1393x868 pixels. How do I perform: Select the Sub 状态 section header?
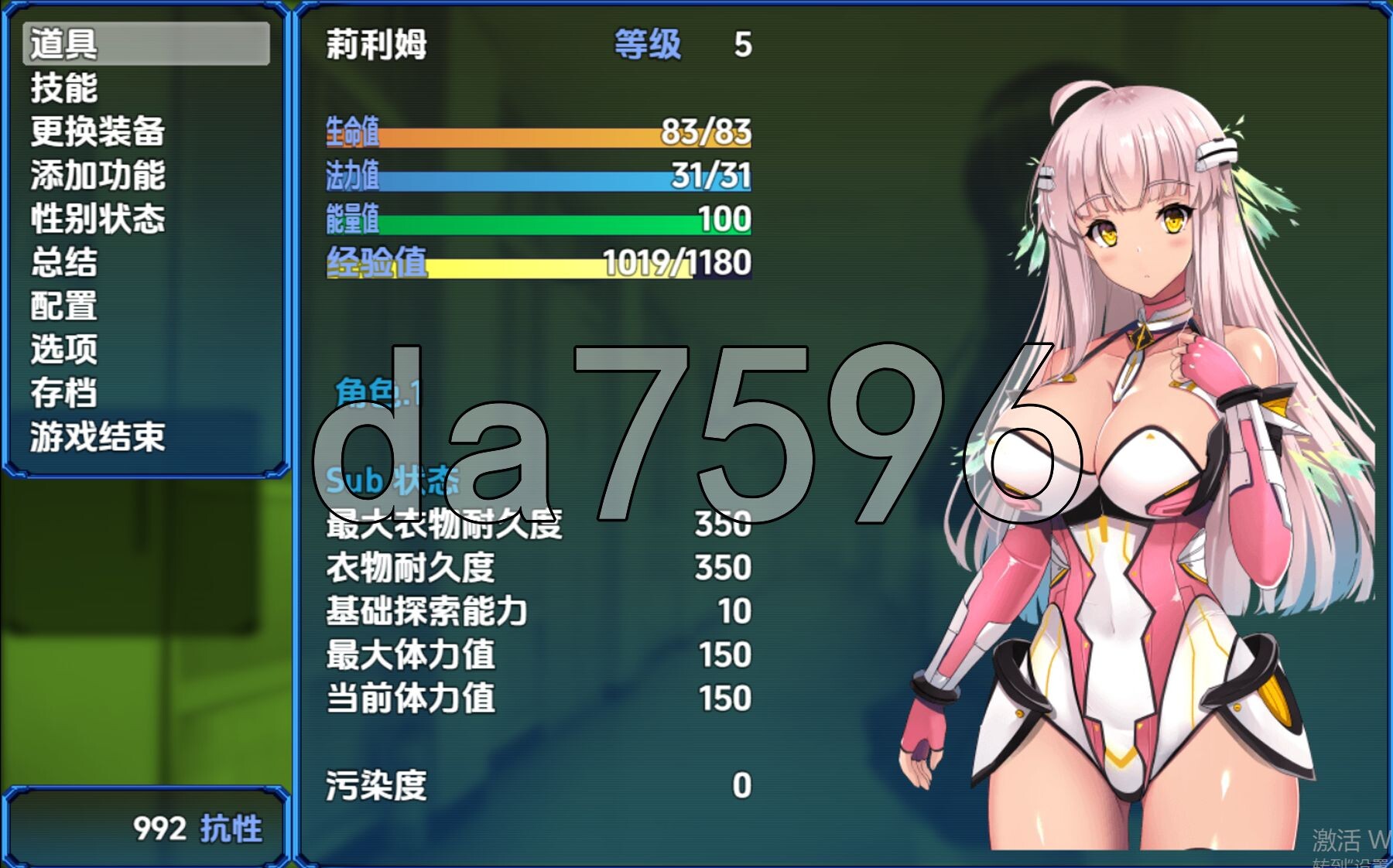392,481
